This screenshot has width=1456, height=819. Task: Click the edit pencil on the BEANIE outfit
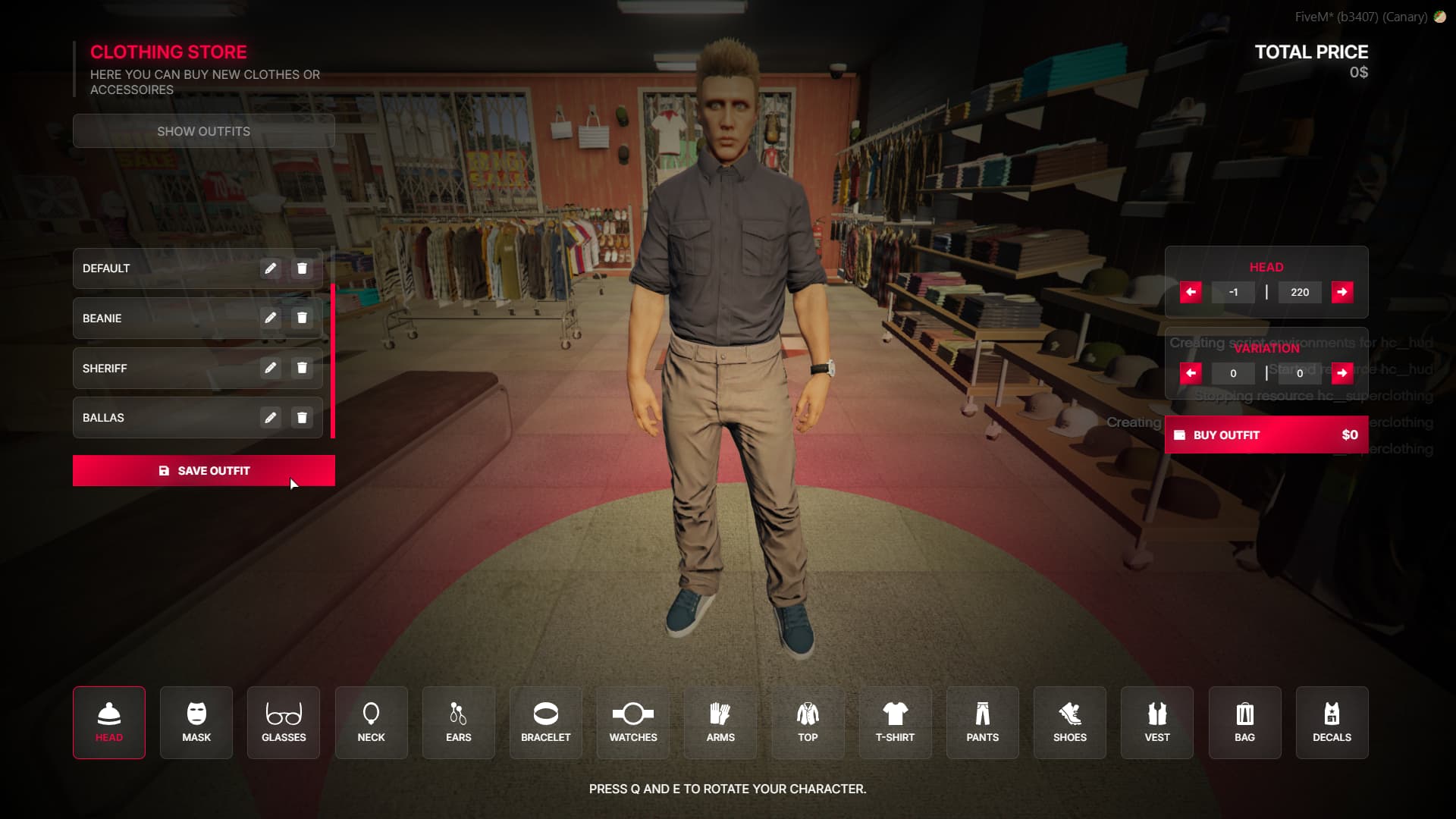[x=271, y=318]
